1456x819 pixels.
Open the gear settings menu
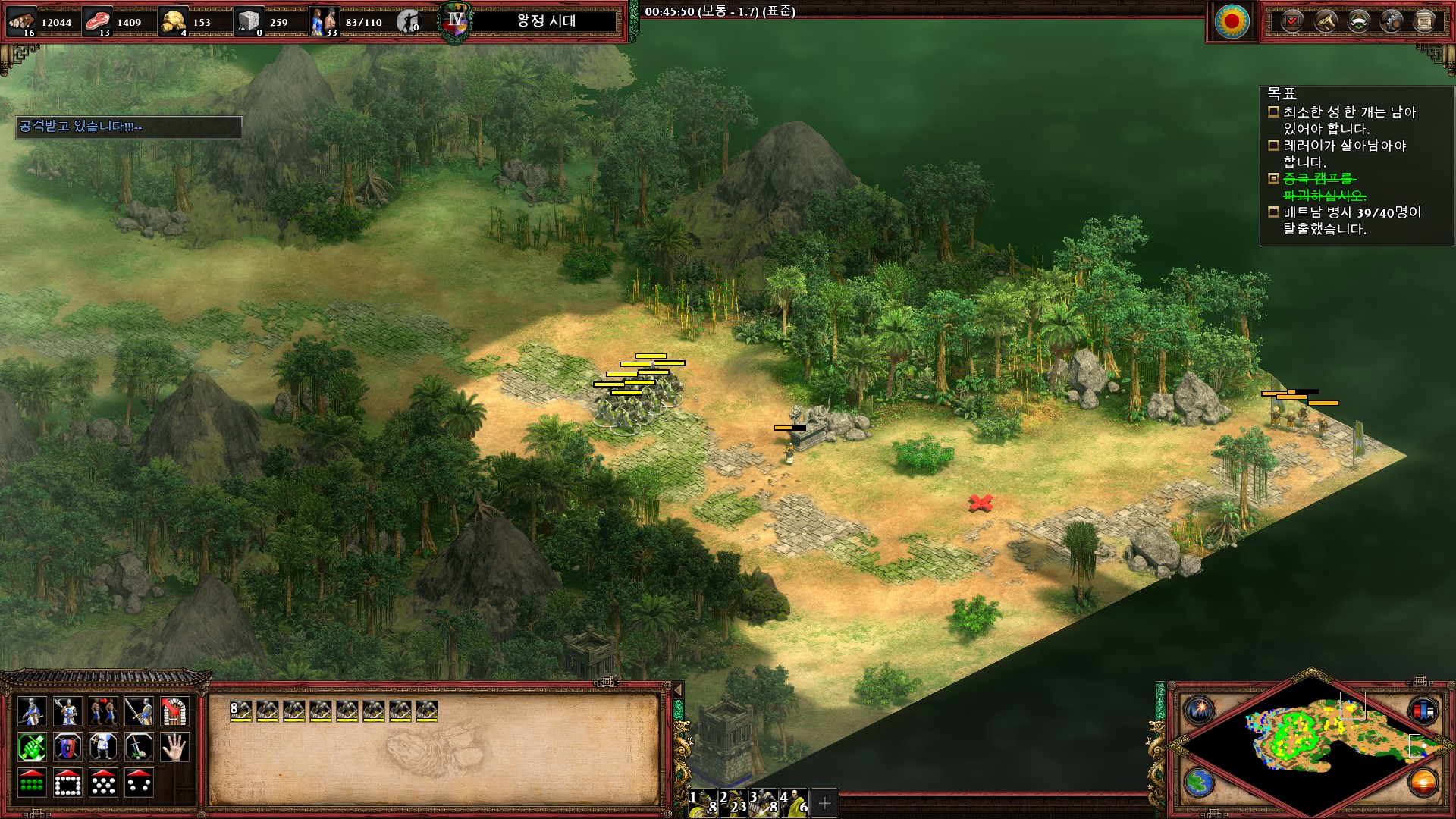1392,21
